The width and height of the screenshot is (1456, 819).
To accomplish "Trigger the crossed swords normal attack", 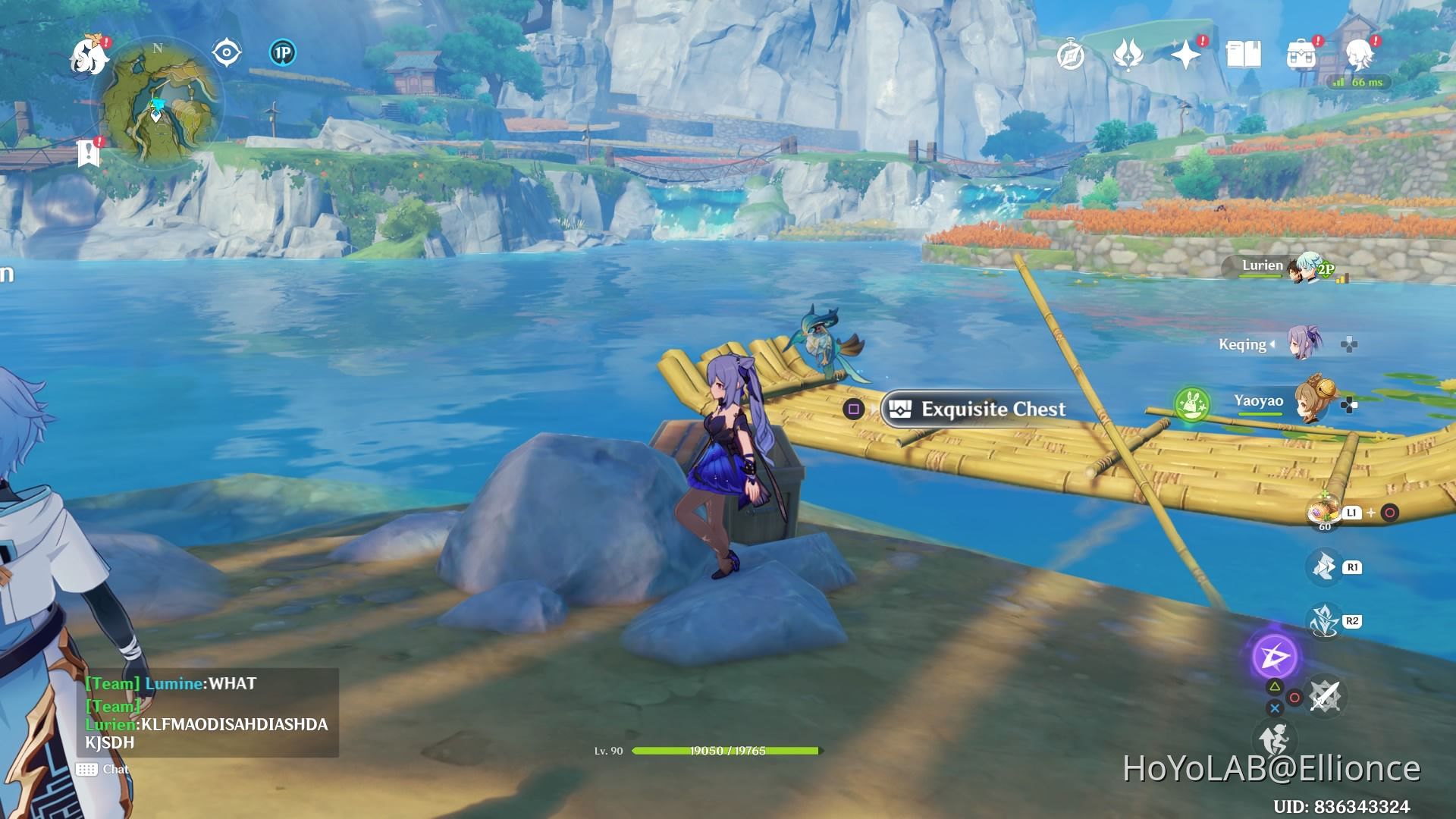I will 1325,695.
